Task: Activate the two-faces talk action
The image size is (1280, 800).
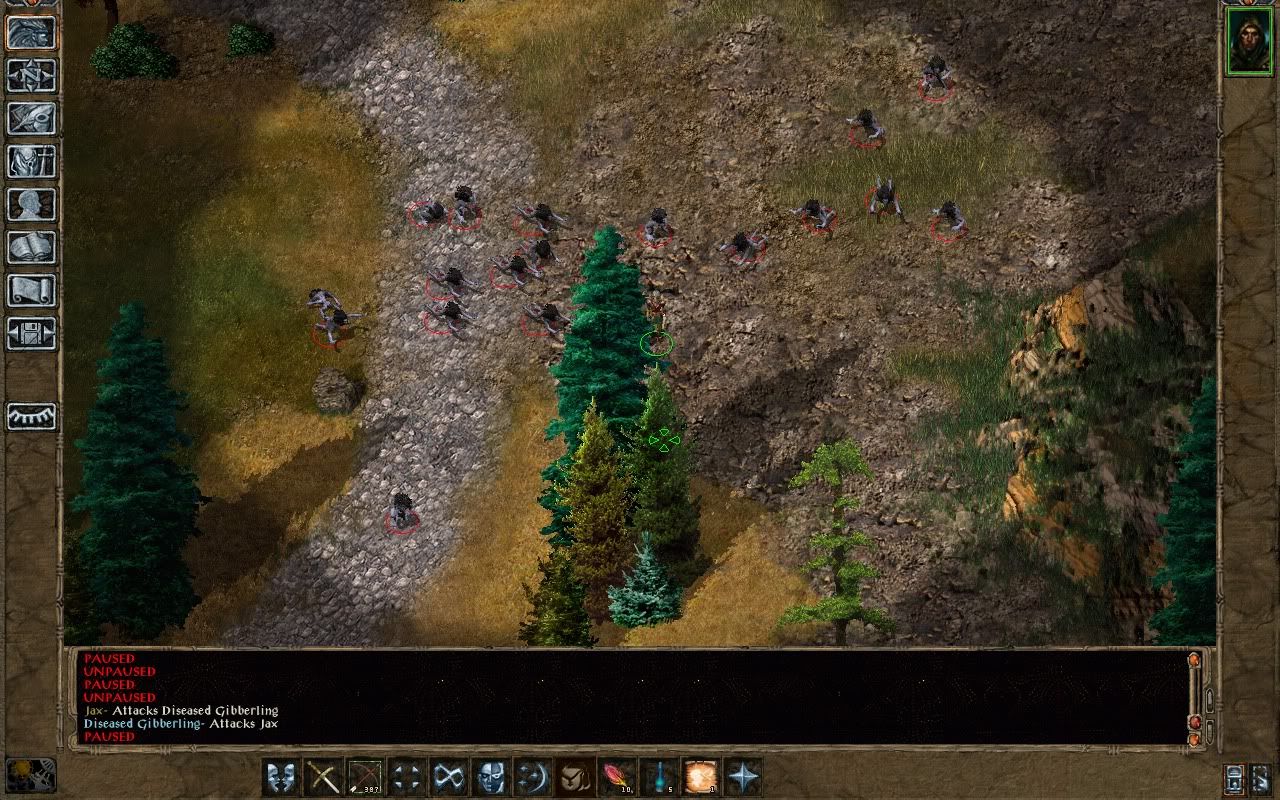Action: pos(281,776)
